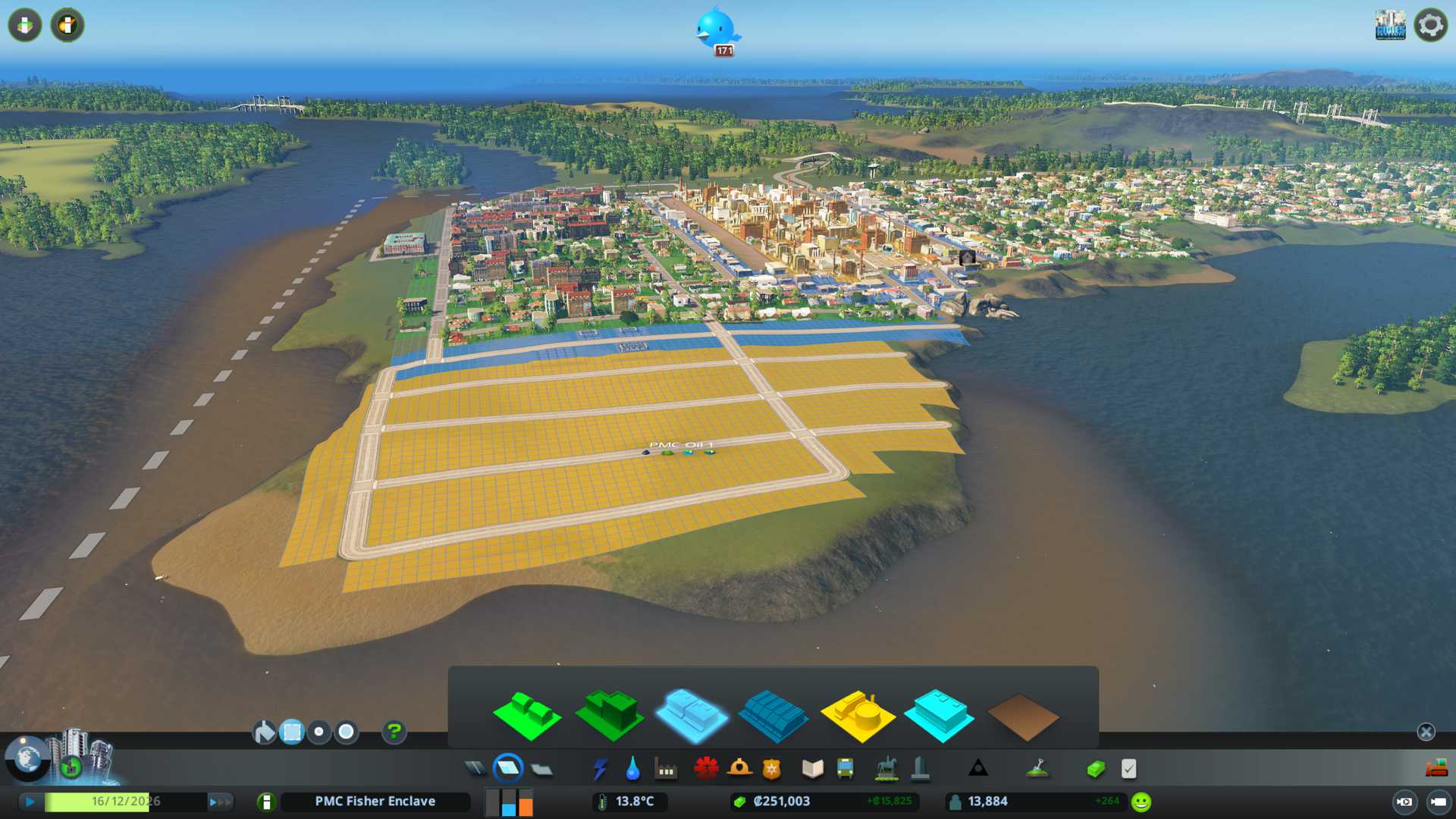This screenshot has height=819, width=1456.
Task: Click the Chirper bird notification icon
Action: click(716, 29)
